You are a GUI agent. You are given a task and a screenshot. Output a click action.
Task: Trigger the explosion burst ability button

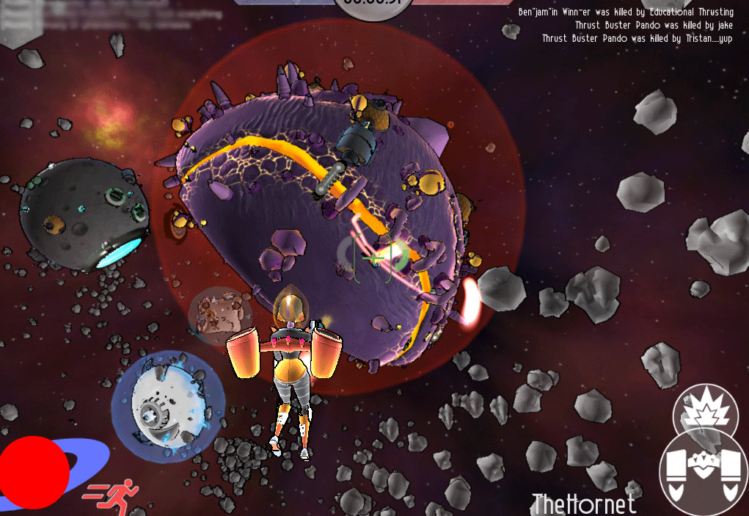tap(704, 410)
